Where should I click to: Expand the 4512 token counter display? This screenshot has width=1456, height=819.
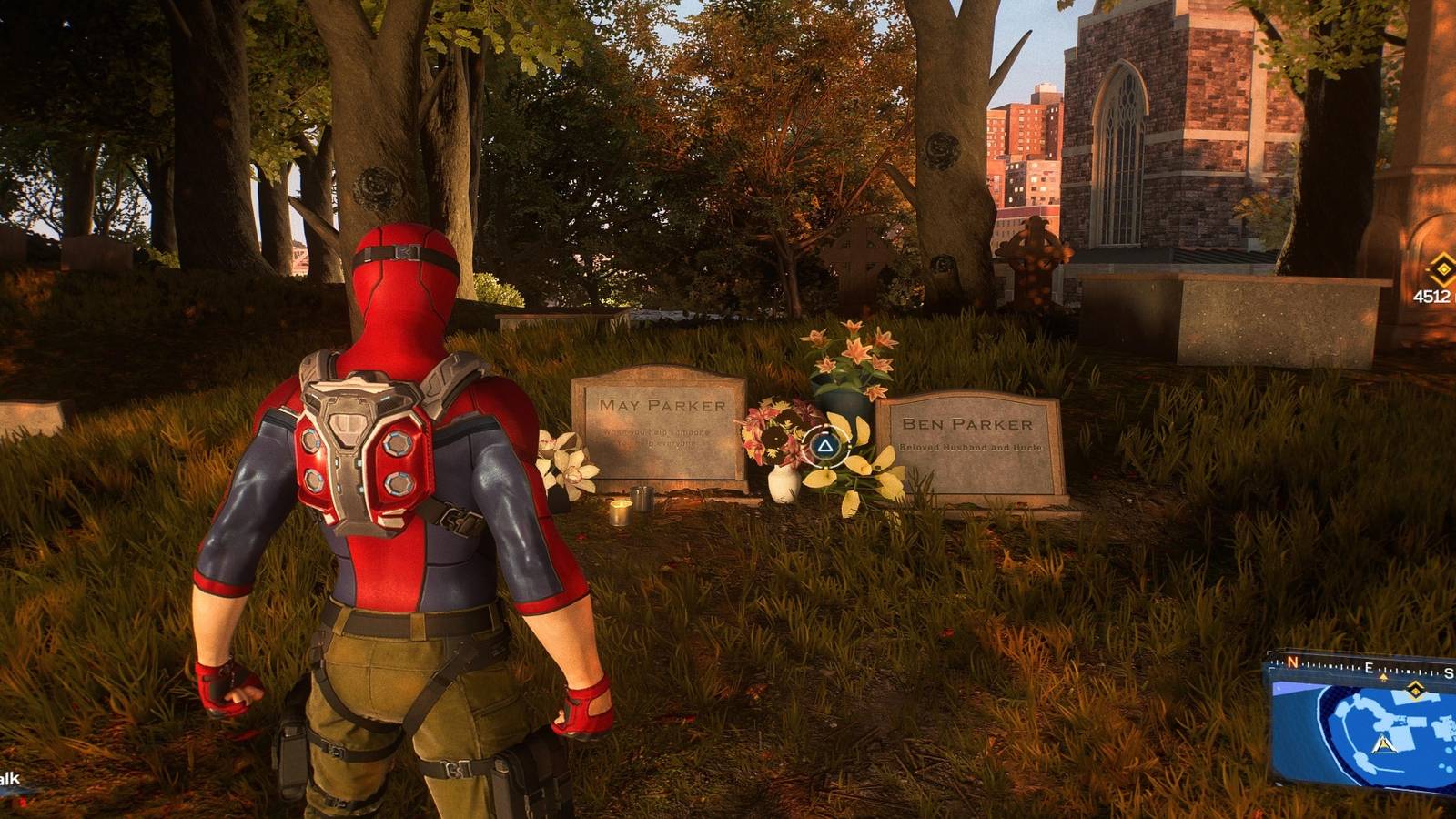(1438, 282)
